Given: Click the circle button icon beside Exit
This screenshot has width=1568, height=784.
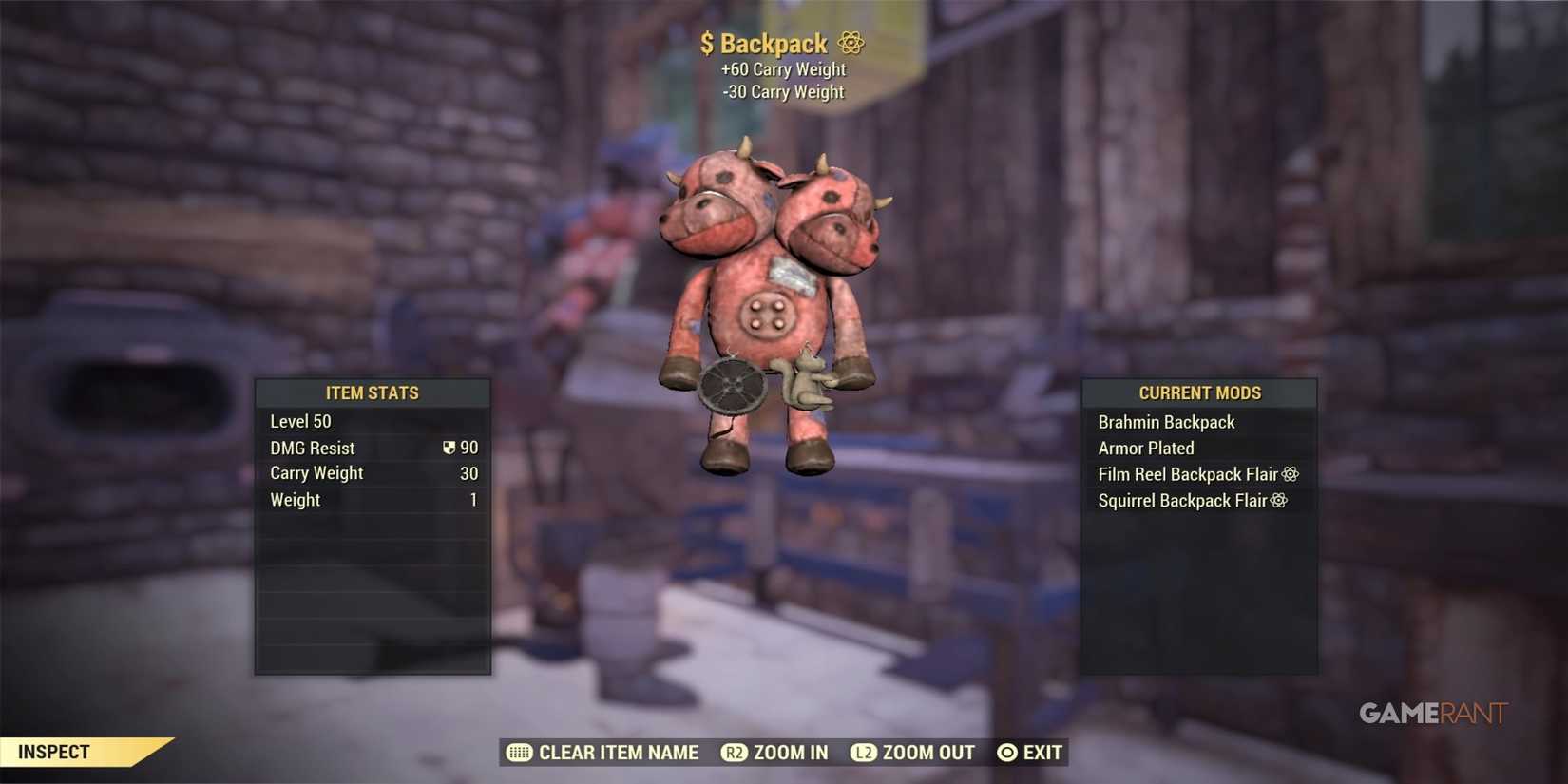Looking at the screenshot, I should tap(1007, 752).
